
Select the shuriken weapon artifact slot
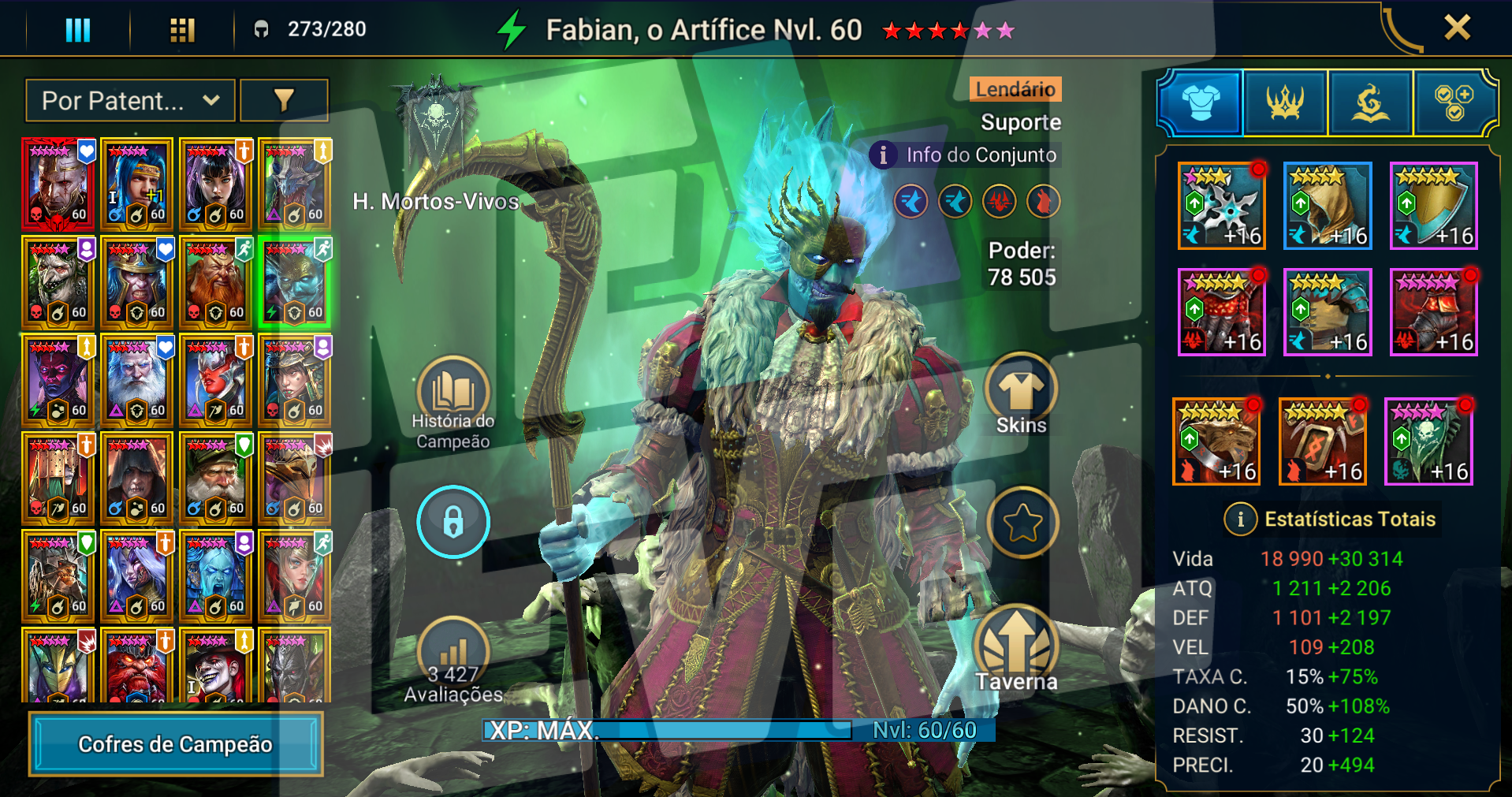tap(1221, 207)
